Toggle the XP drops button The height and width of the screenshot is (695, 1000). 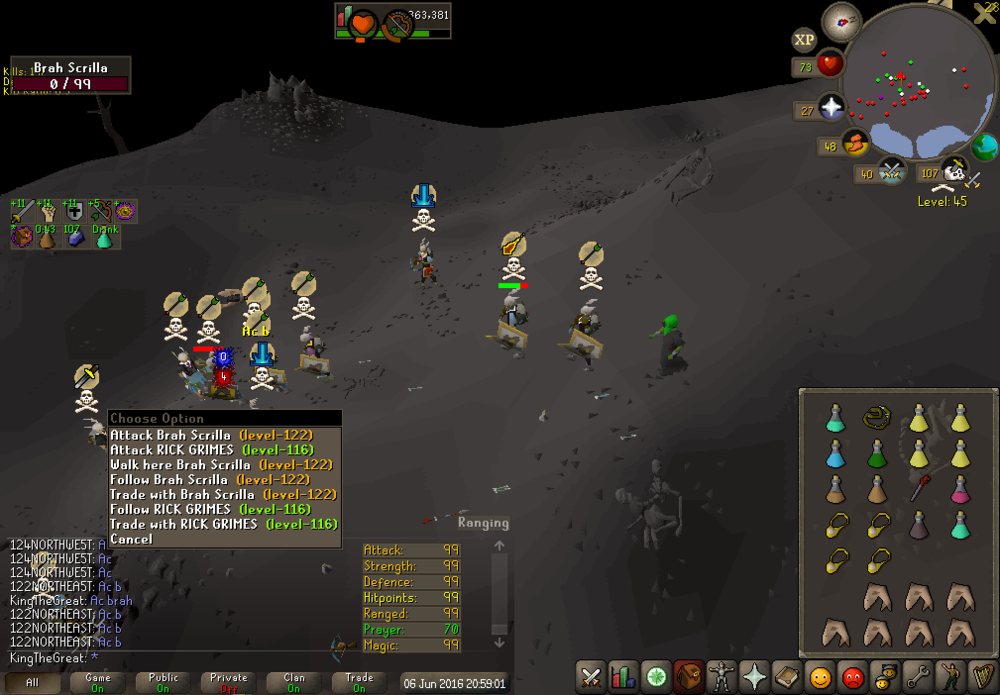804,40
